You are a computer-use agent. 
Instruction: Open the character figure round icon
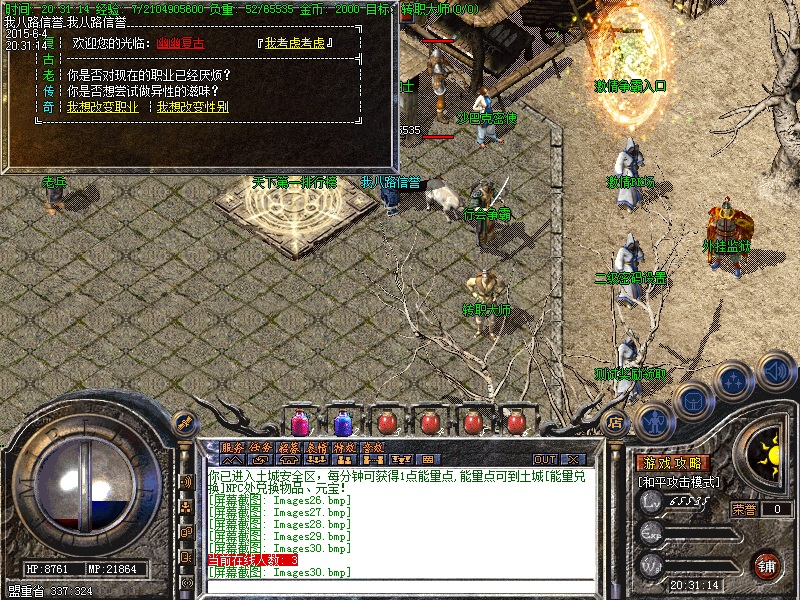pyautogui.click(x=653, y=422)
